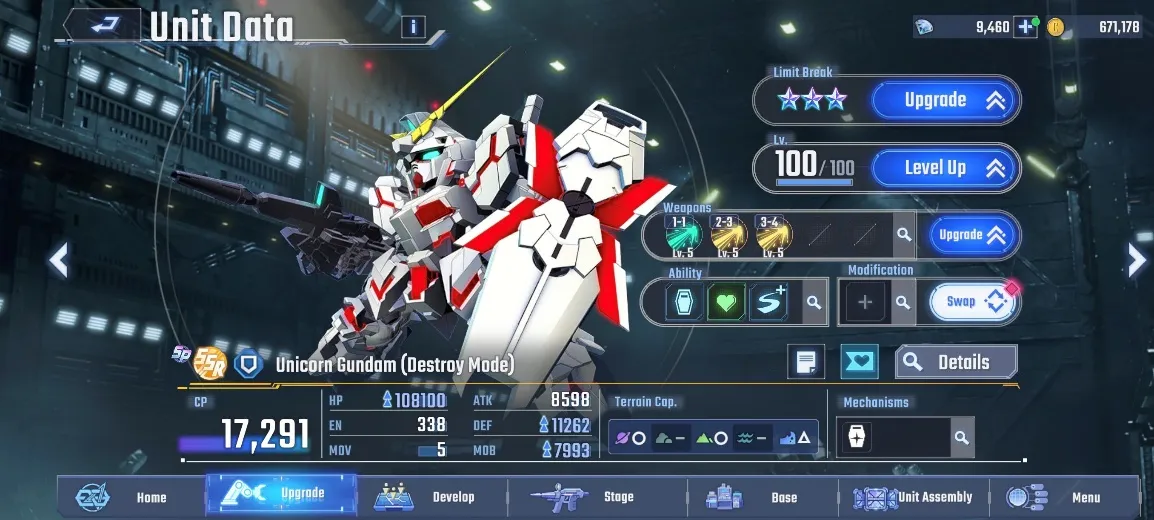Upgrade the unit's Limit Break
Viewport: 1154px width, 520px height.
pyautogui.click(x=944, y=100)
